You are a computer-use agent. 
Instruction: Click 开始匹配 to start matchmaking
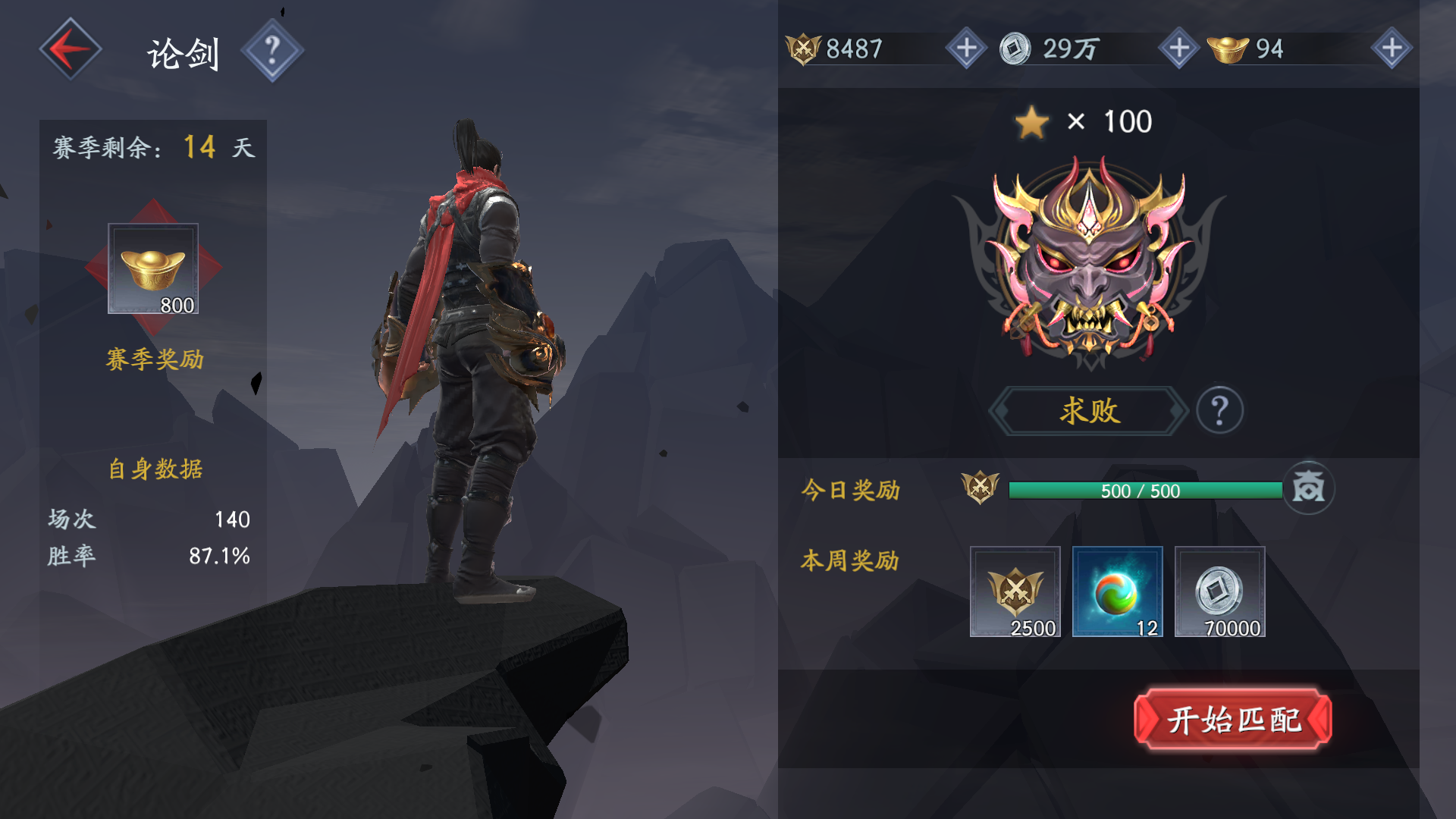click(1235, 719)
